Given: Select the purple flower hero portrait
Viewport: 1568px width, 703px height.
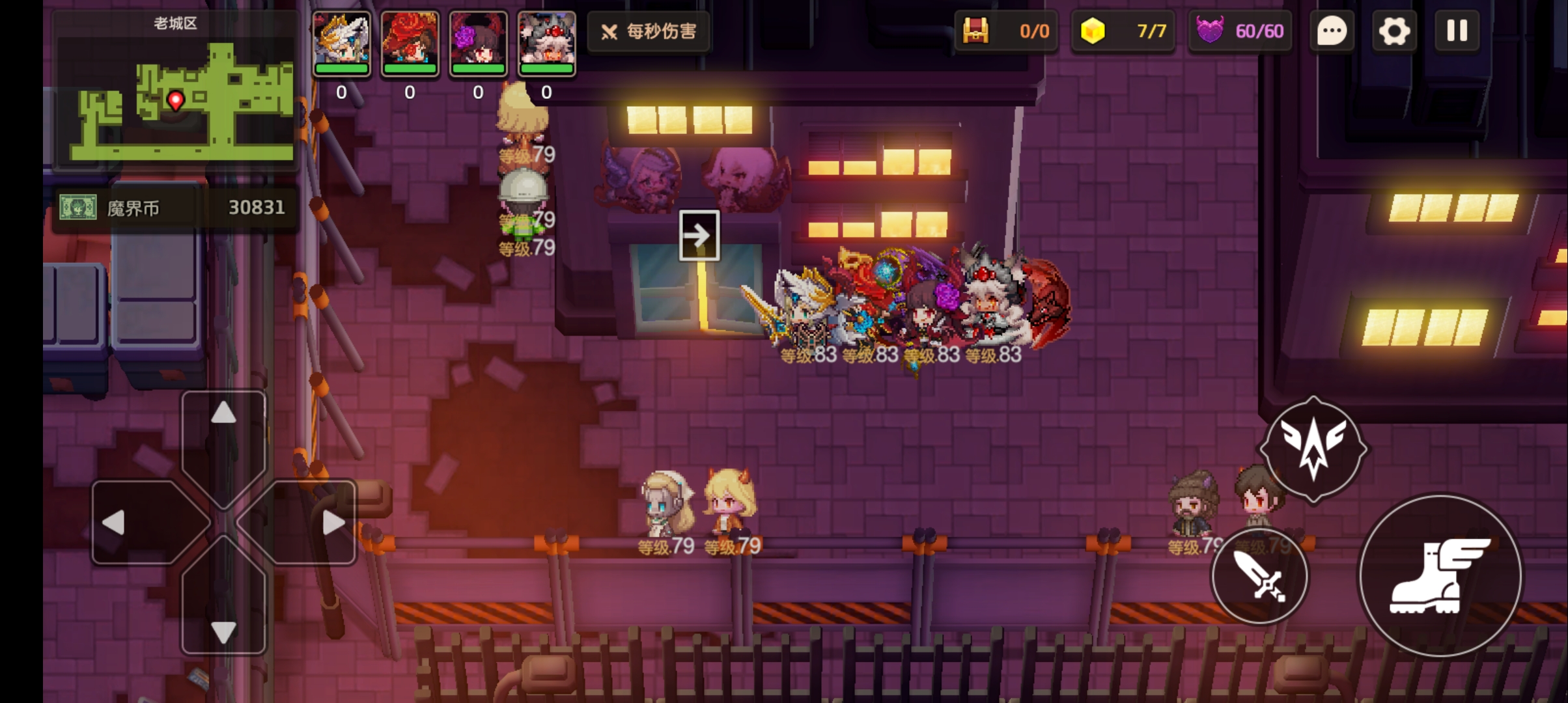Looking at the screenshot, I should click(478, 43).
